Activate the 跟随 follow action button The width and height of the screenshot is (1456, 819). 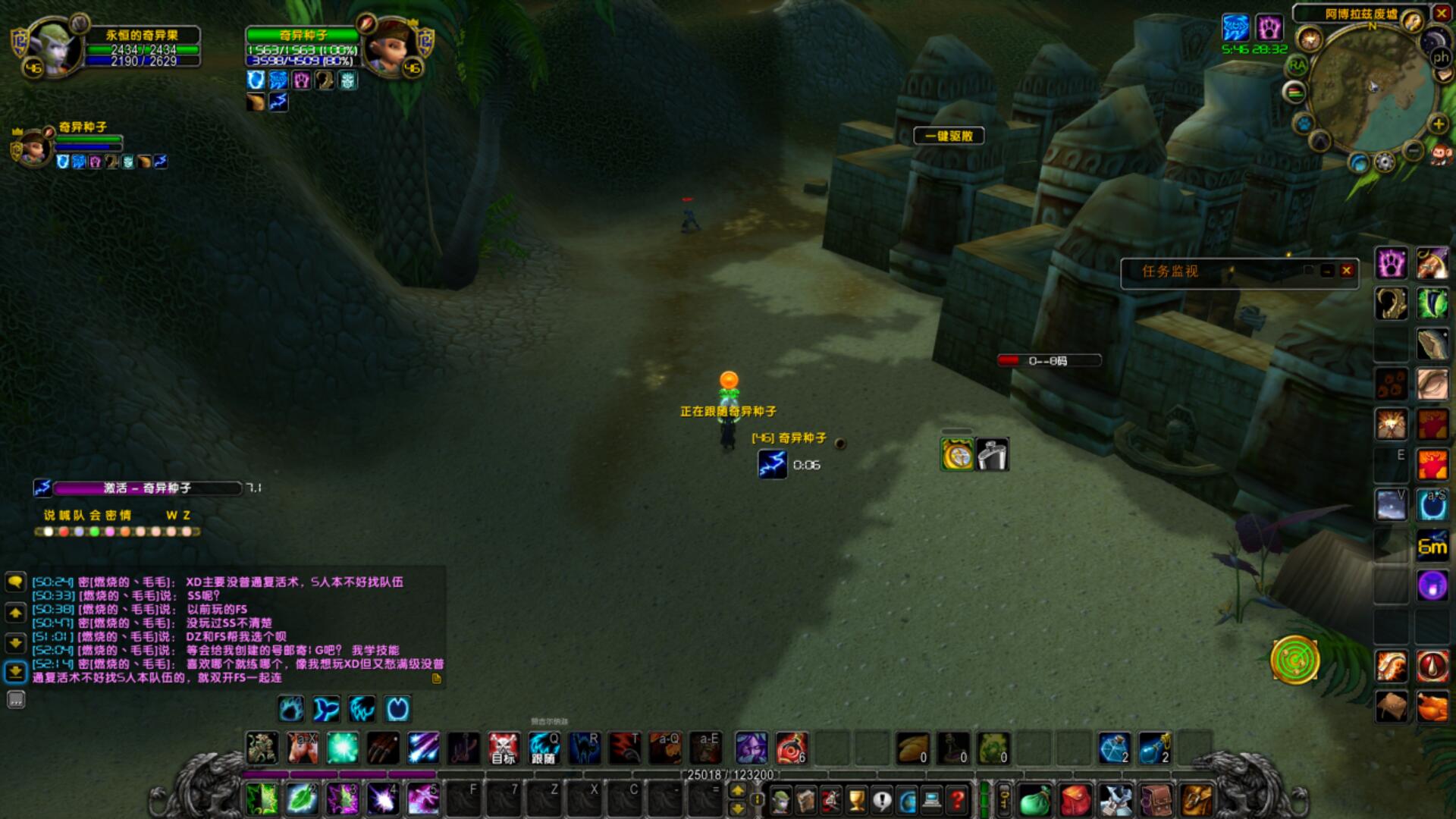(x=544, y=748)
